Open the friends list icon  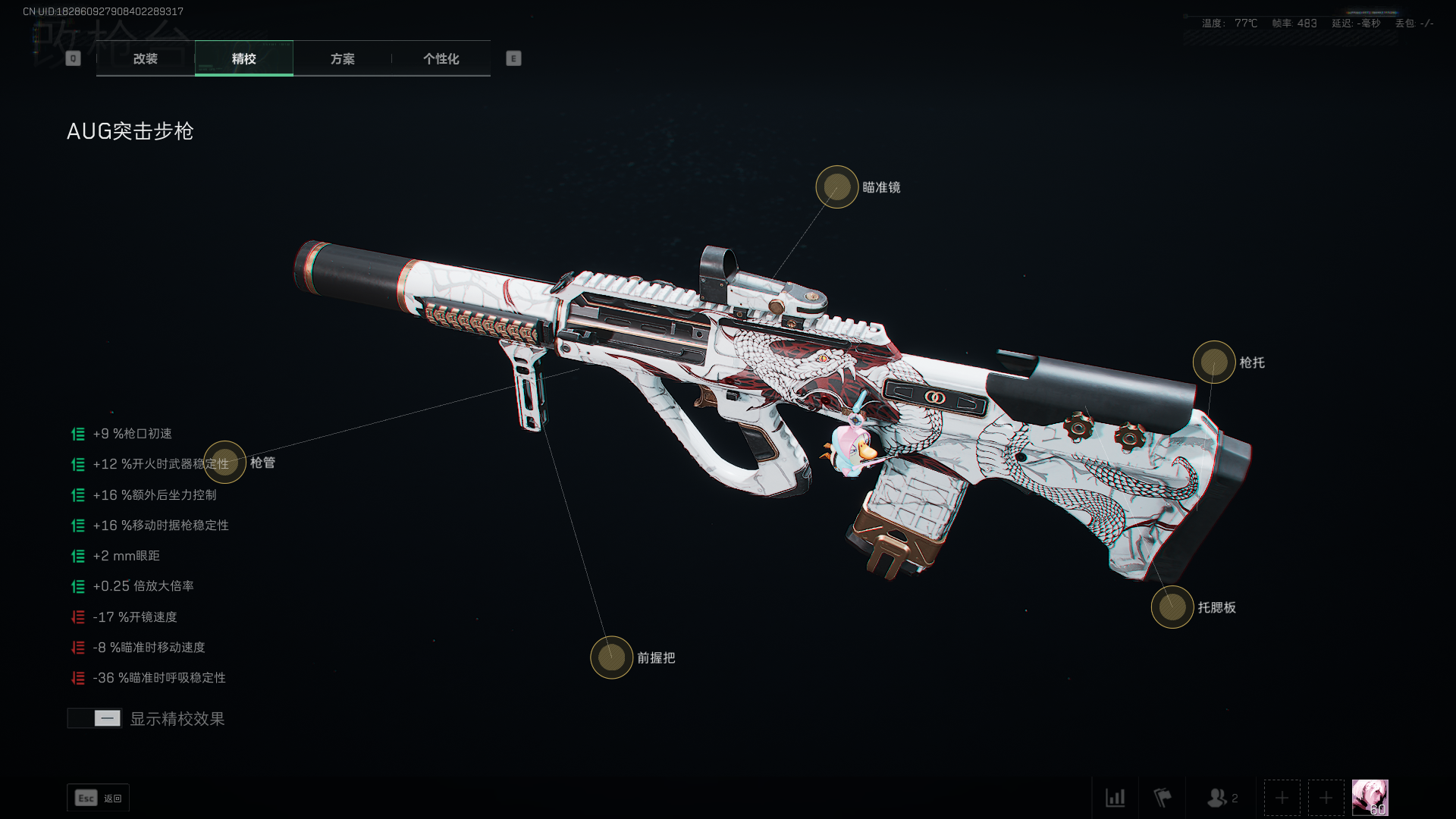[x=1221, y=798]
